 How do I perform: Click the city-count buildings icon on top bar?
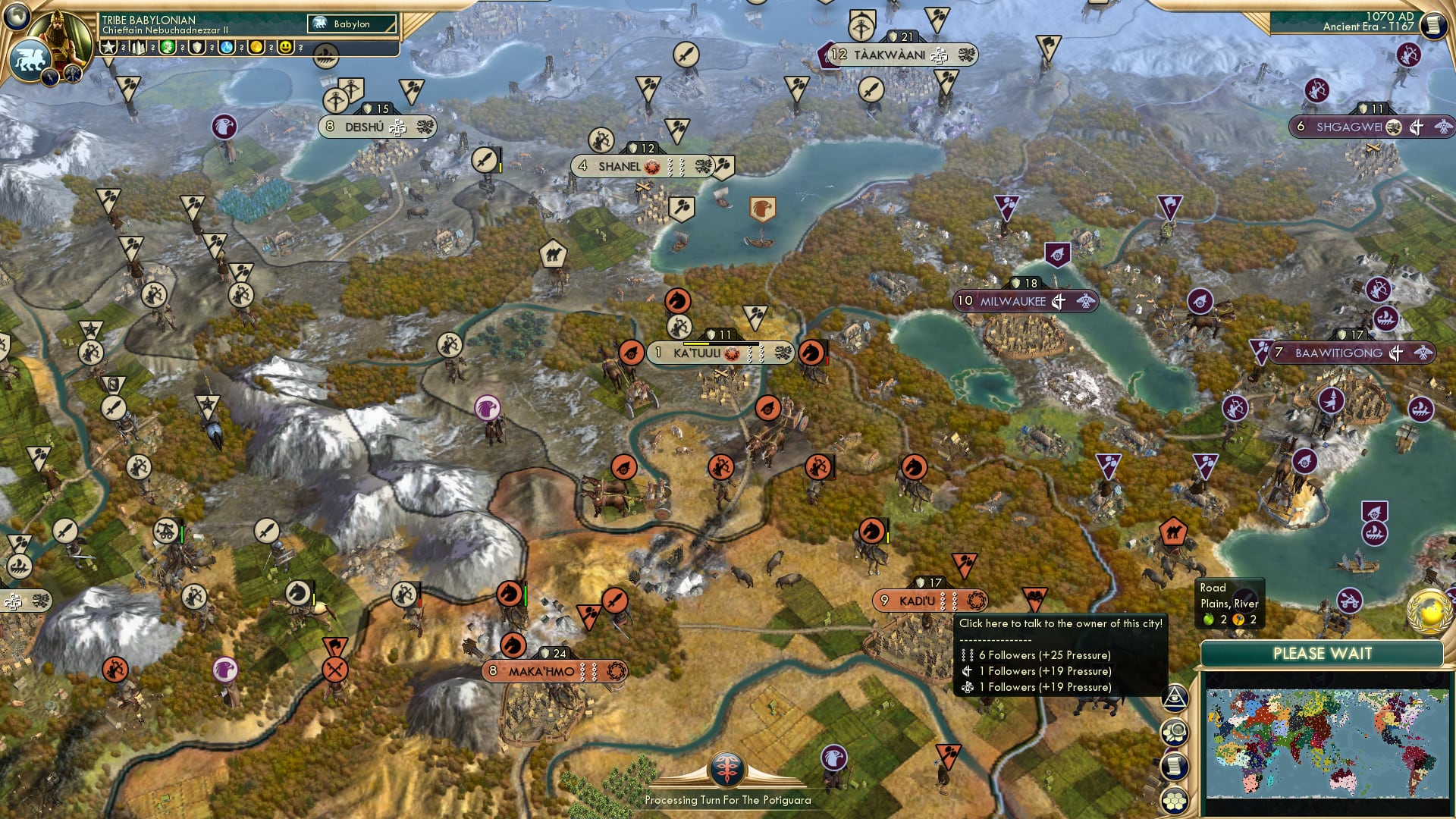tap(139, 47)
